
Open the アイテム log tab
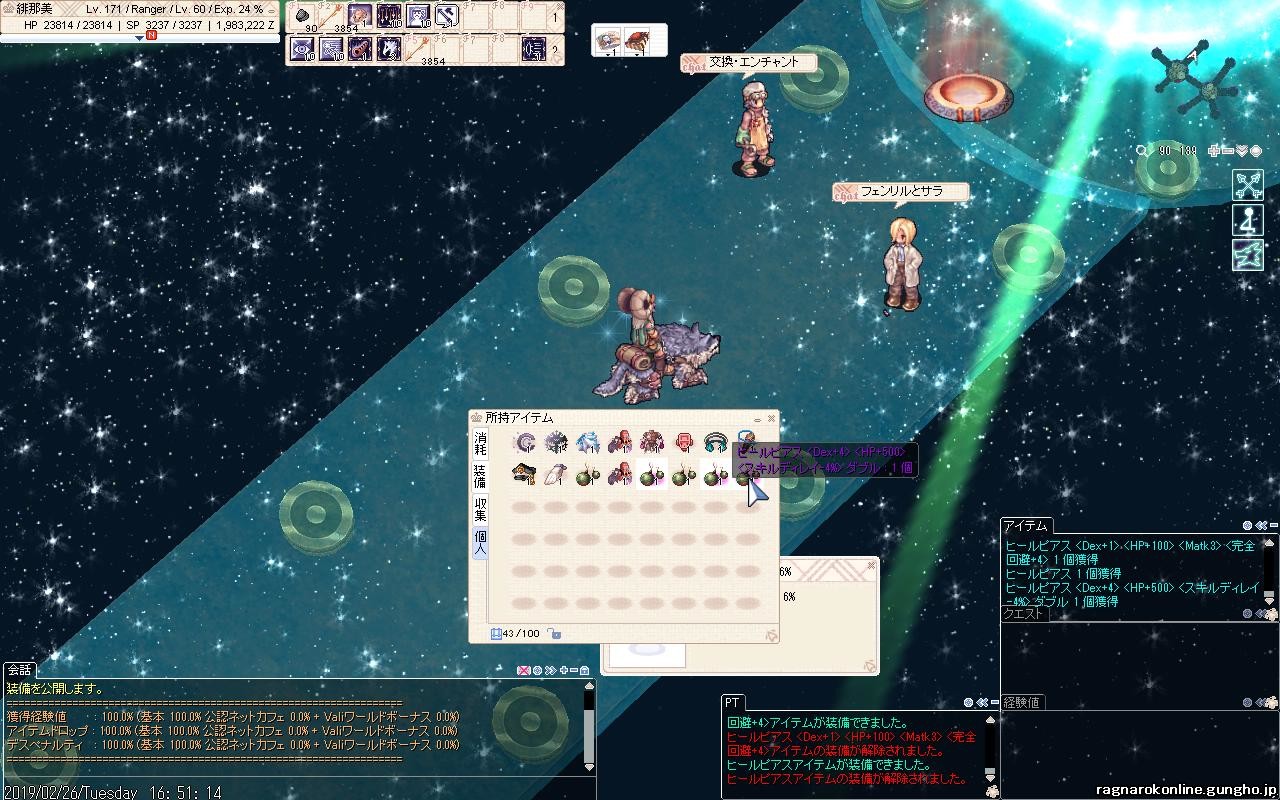(x=1025, y=526)
